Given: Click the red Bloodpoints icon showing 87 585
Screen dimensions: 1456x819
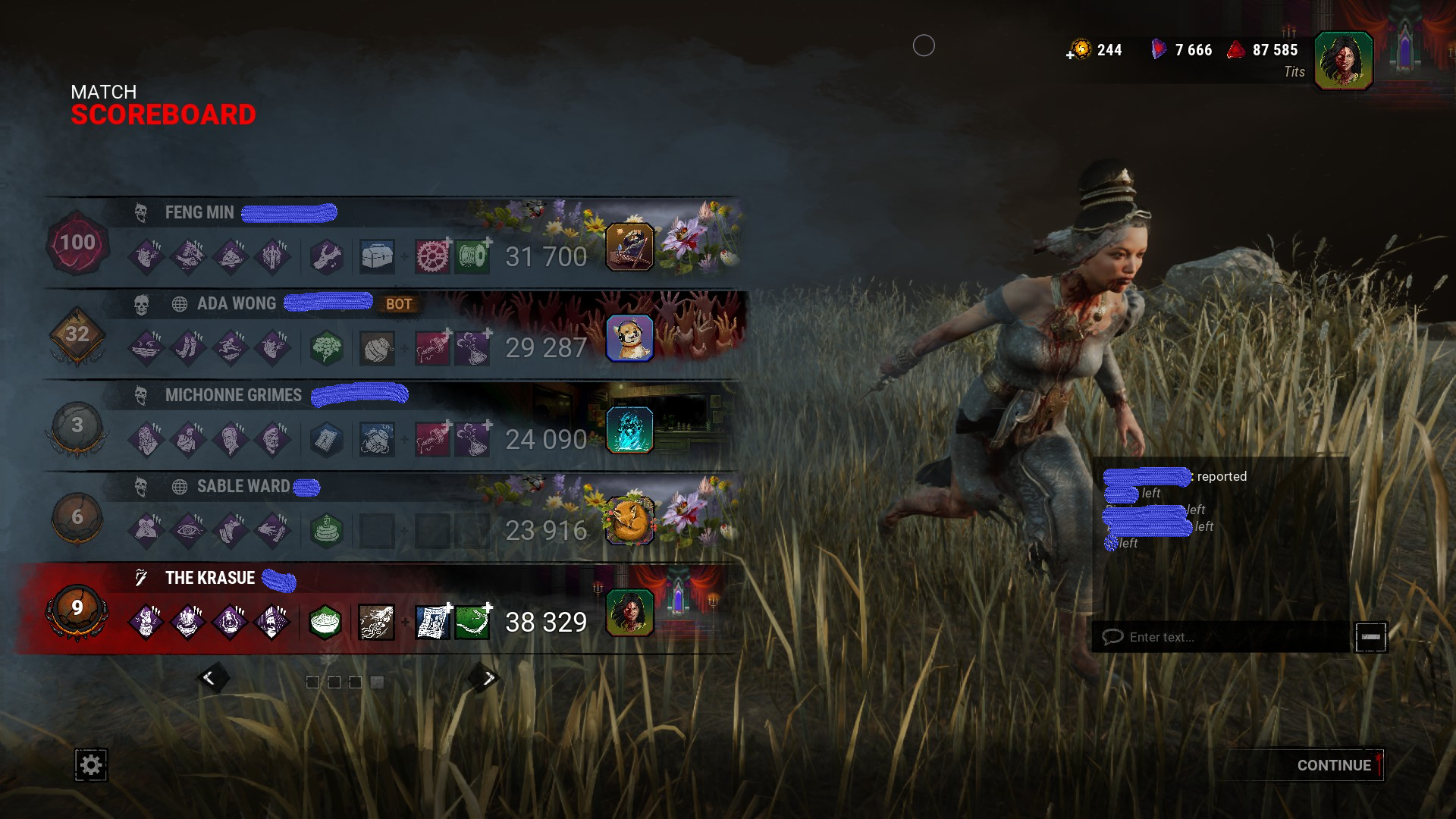Looking at the screenshot, I should [x=1236, y=50].
